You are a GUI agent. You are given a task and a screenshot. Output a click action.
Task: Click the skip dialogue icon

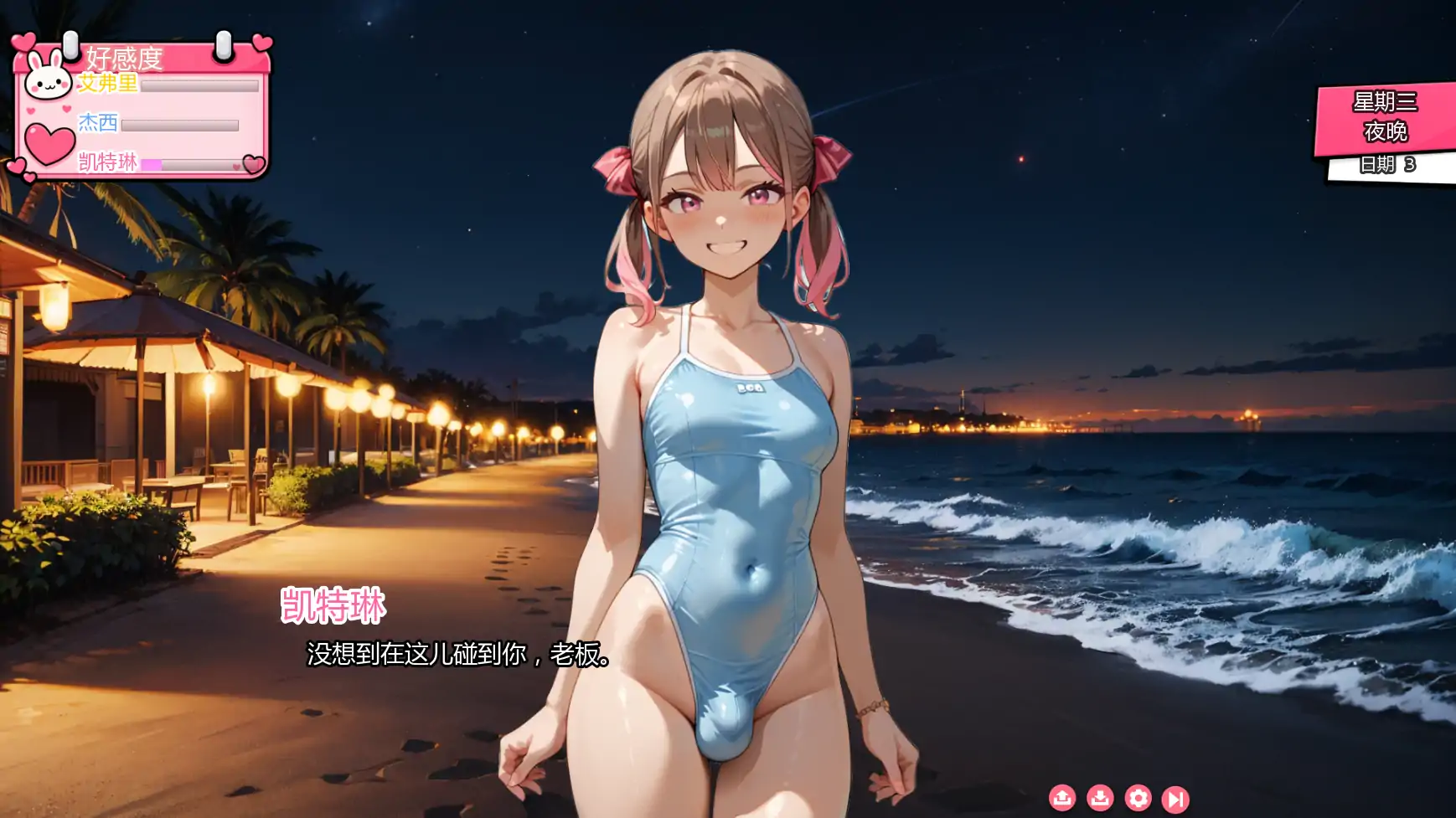pos(1176,800)
